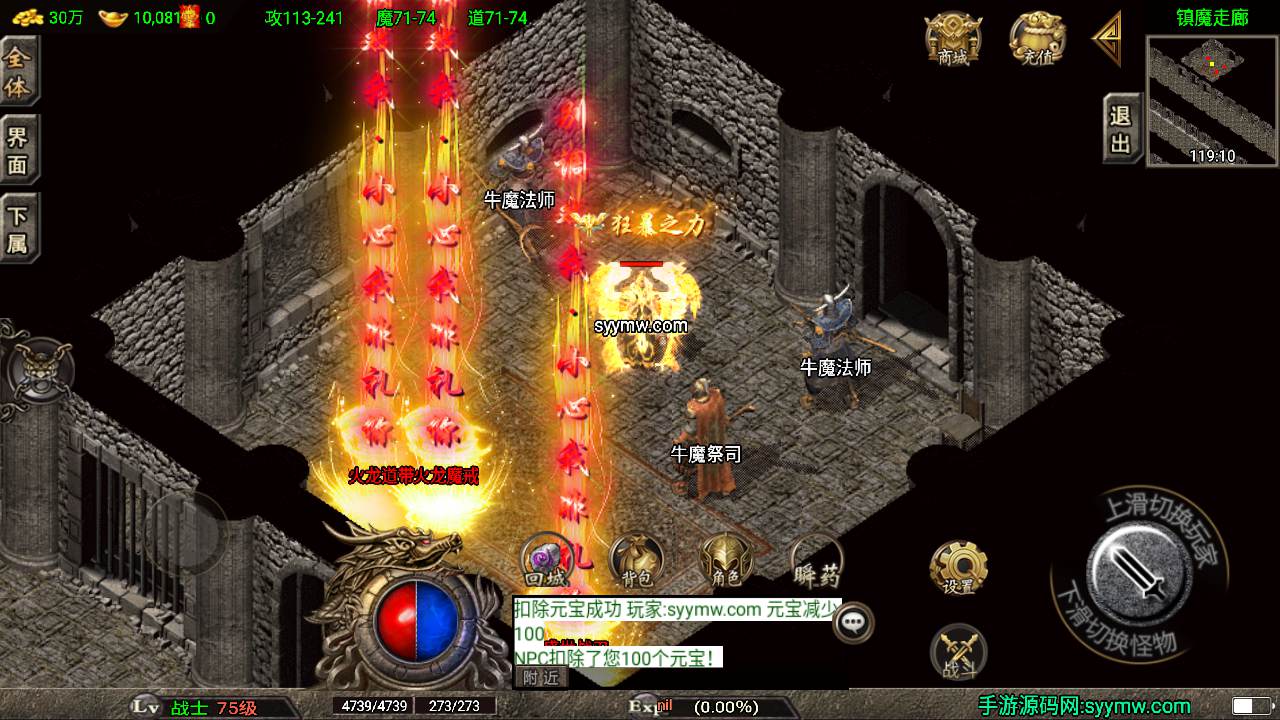This screenshot has height=720, width=1280.
Task: Open the 充值 recharge menu
Action: click(x=1037, y=41)
